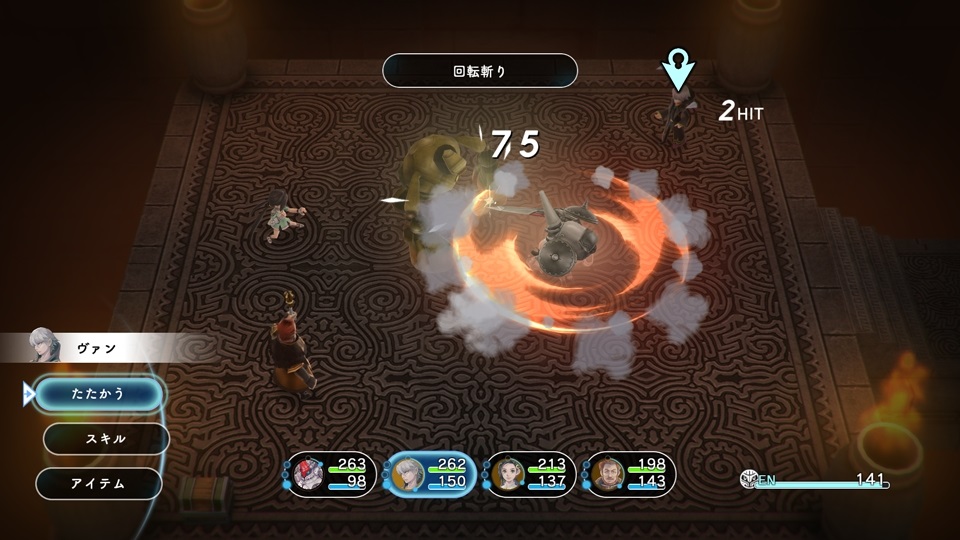This screenshot has width=960, height=540.
Task: Open the スキル skill menu
Action: click(x=105, y=439)
